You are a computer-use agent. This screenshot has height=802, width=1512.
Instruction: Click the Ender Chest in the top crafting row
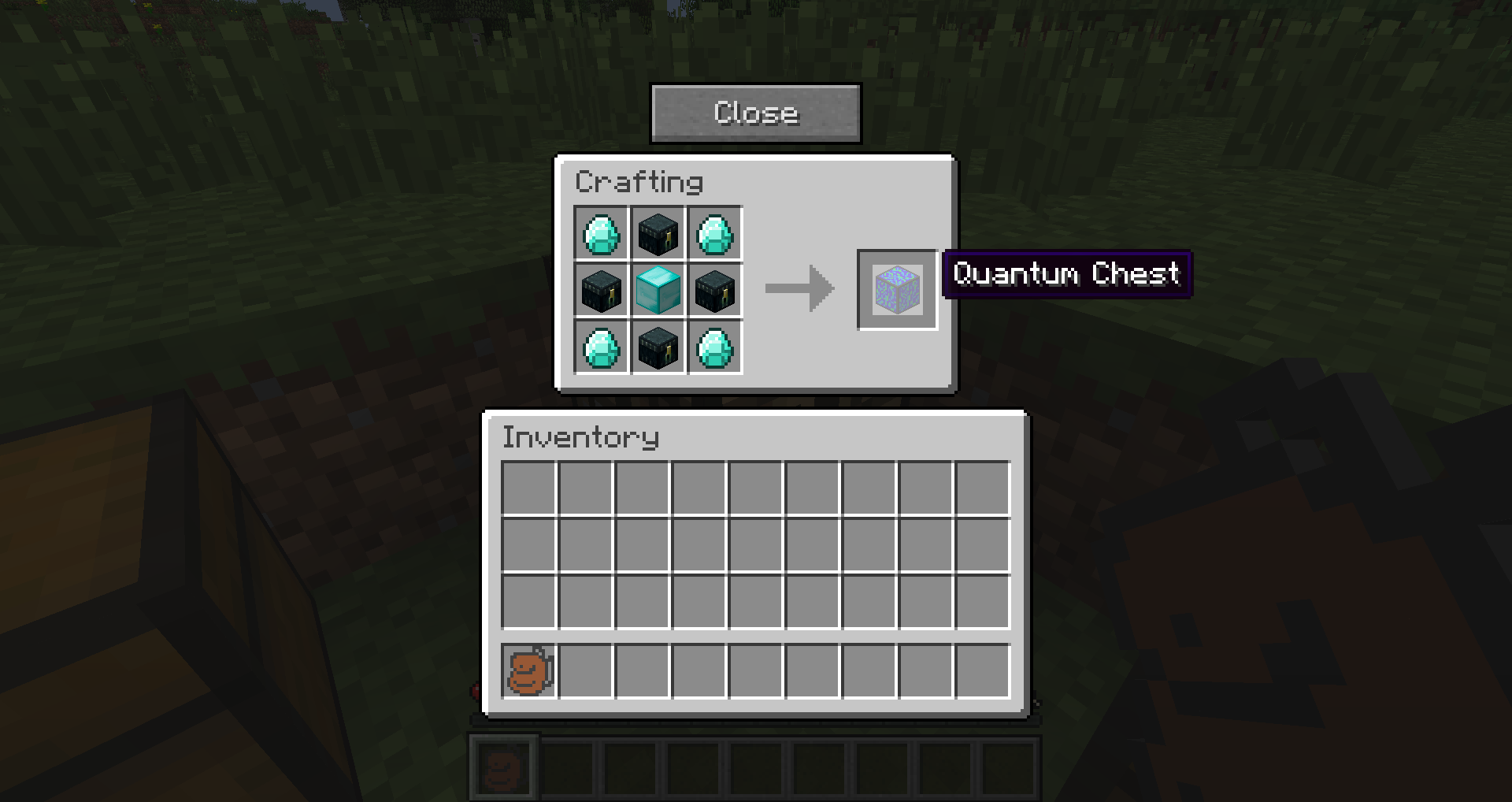click(658, 233)
